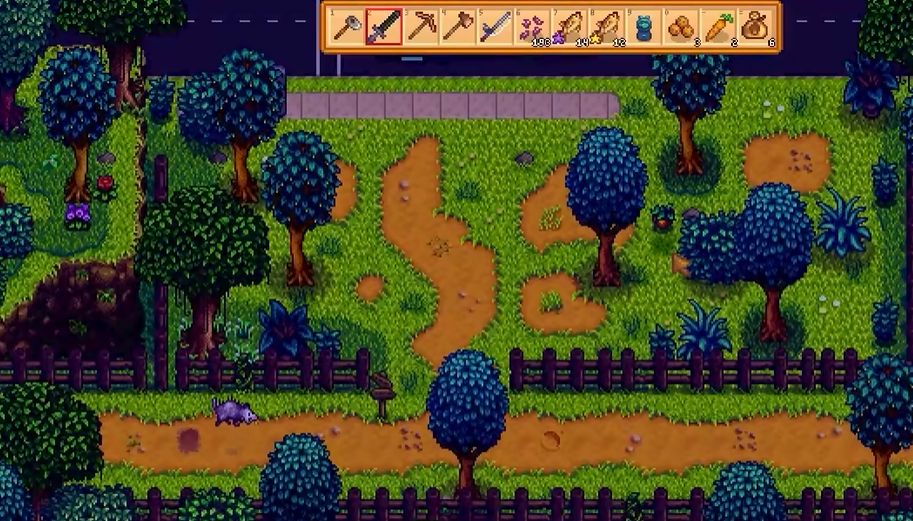Pick the purple seeds stack of 198

point(532,27)
